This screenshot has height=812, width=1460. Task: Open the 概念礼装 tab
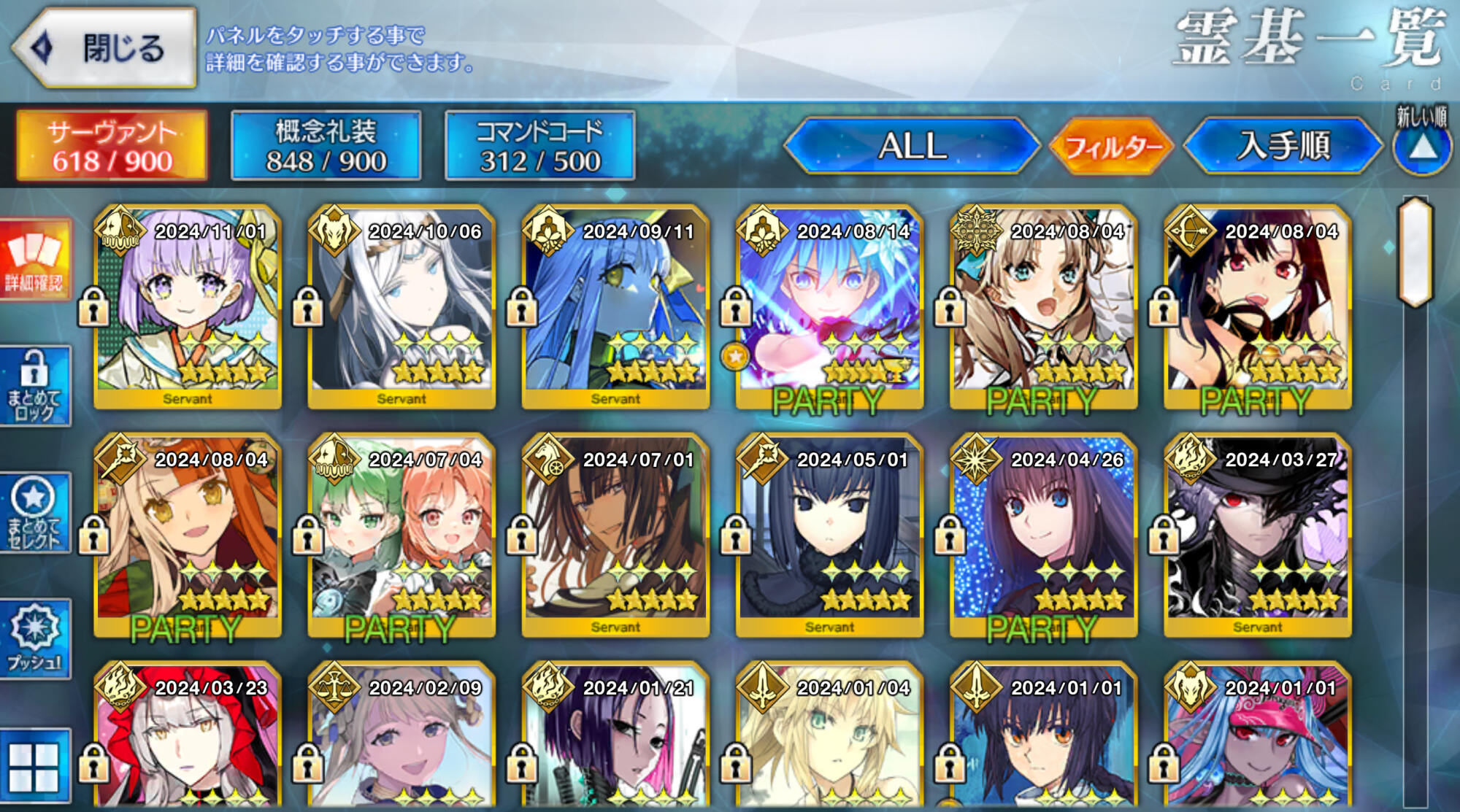pyautogui.click(x=326, y=146)
